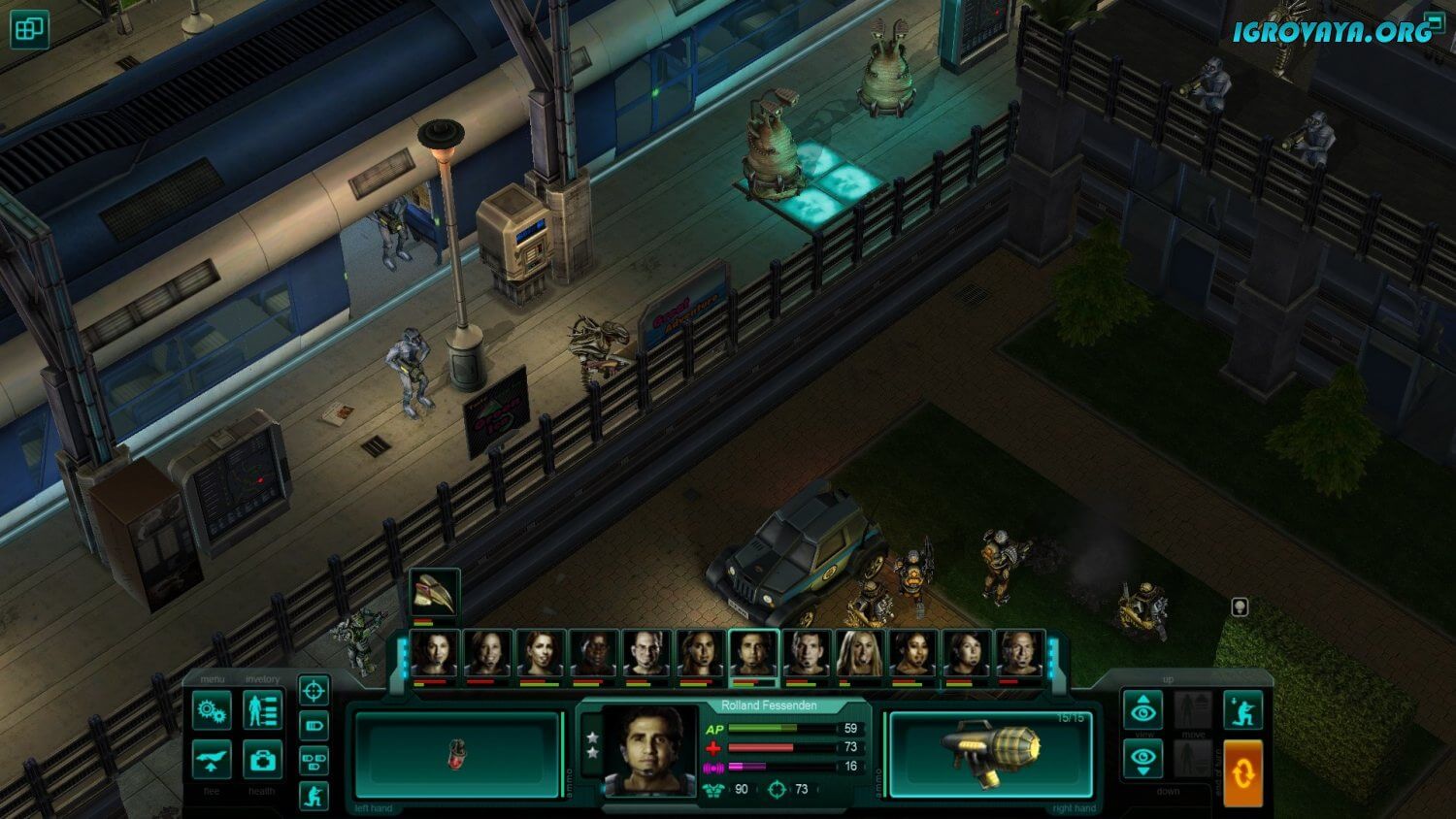Click Rolland Fessenden's large portrait
The width and height of the screenshot is (1456, 819).
click(x=649, y=750)
